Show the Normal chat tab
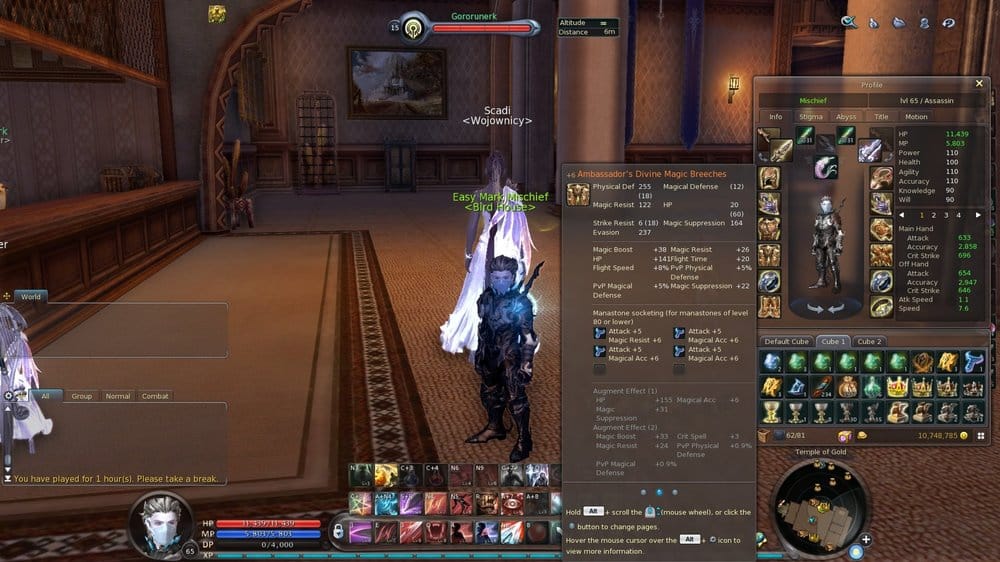This screenshot has height=562, width=1000. click(118, 396)
